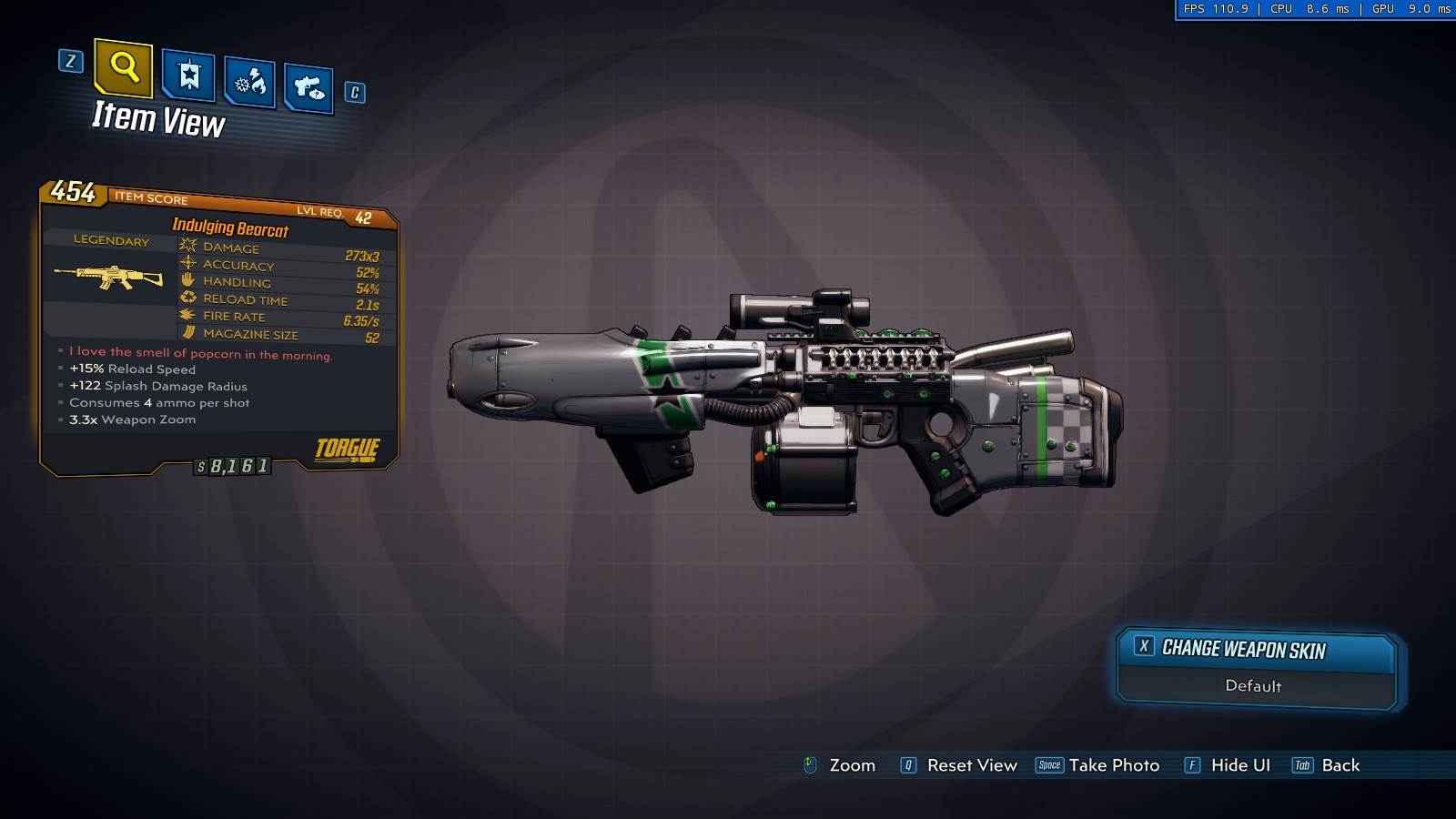Select Hide UI in the bottom bar
The width and height of the screenshot is (1456, 819).
(1228, 765)
